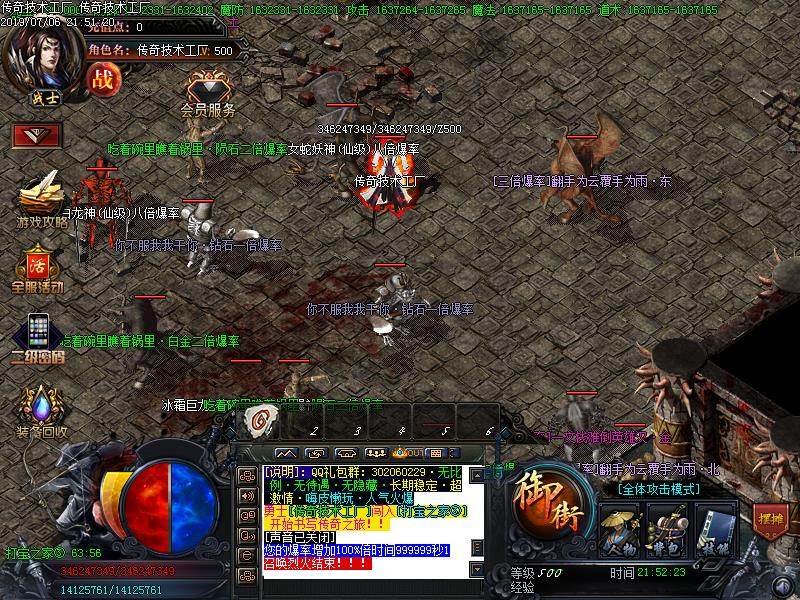This screenshot has width=800, height=600.
Task: Open the 背包 backpack inventory
Action: [666, 528]
